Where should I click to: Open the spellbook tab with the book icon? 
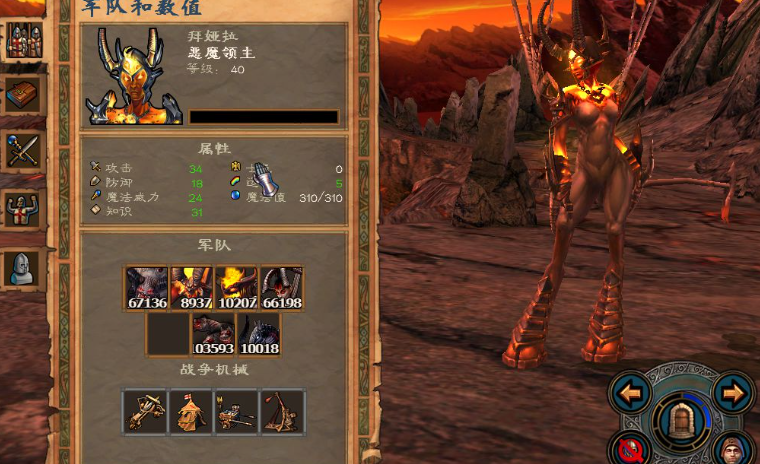[22, 96]
